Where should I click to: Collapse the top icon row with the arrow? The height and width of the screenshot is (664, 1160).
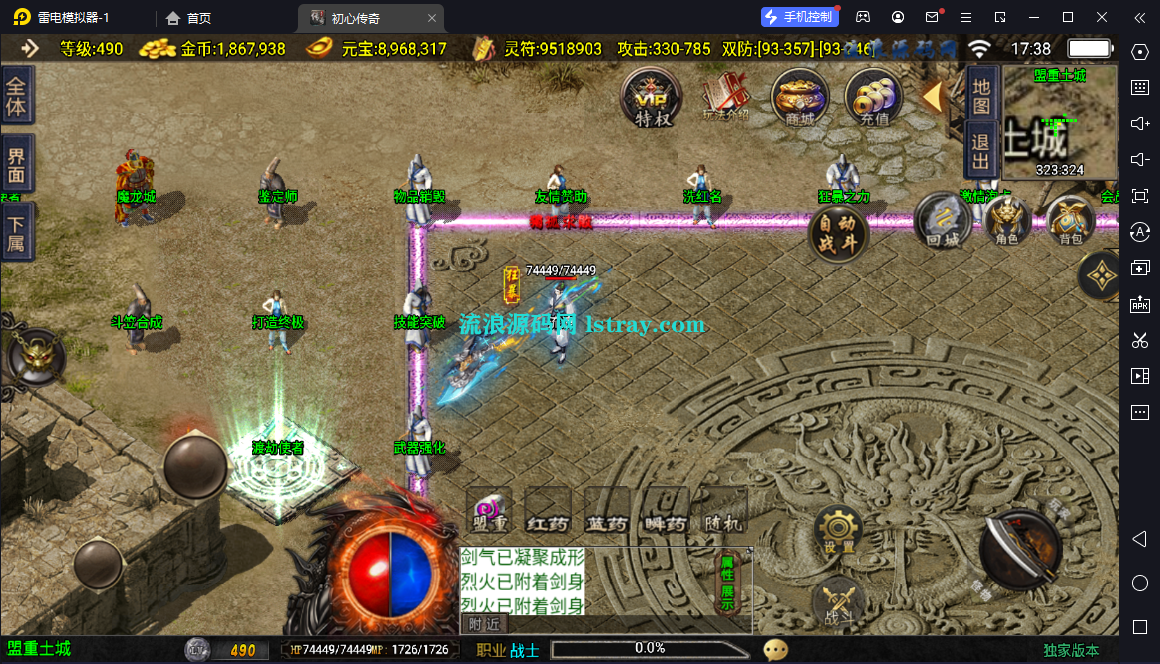(x=932, y=97)
